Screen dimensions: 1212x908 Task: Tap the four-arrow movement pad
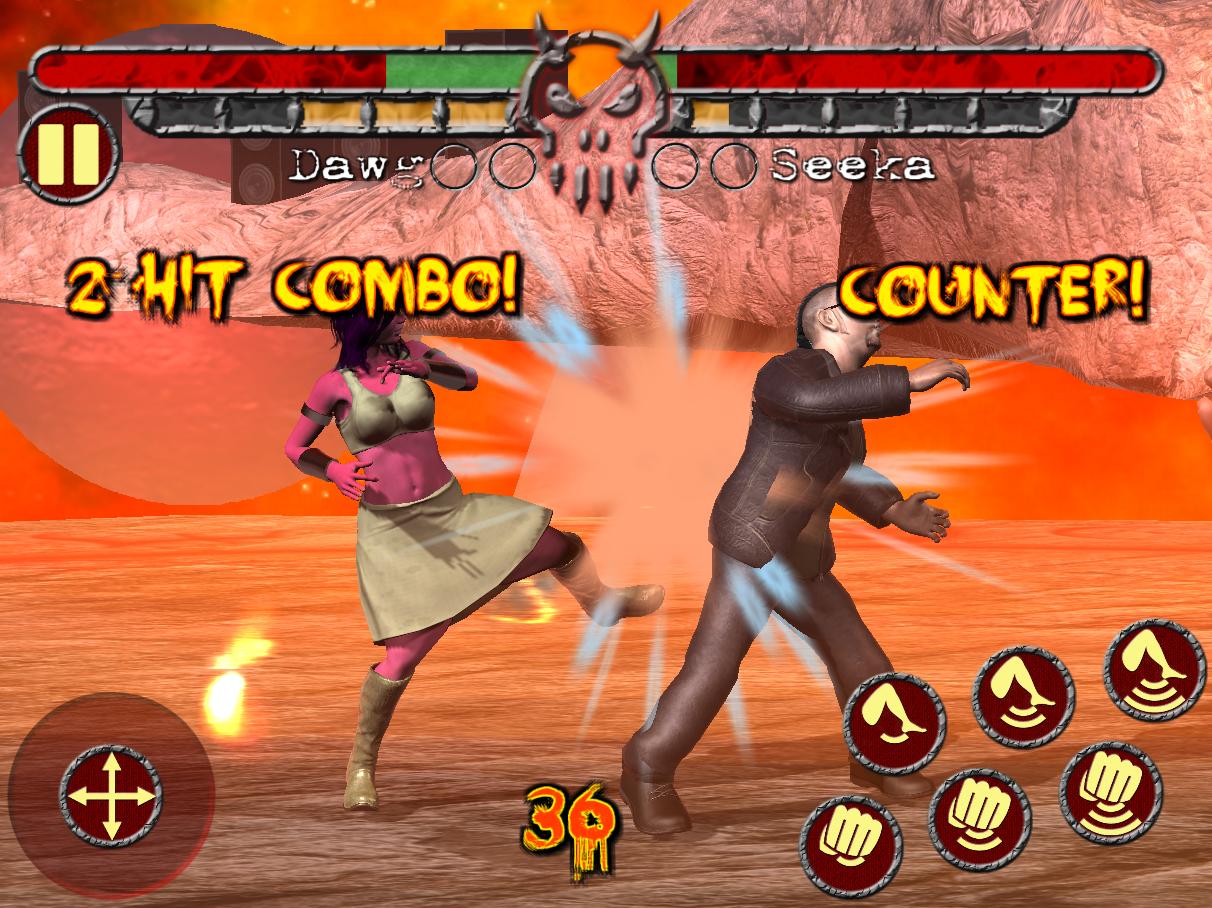(110, 796)
